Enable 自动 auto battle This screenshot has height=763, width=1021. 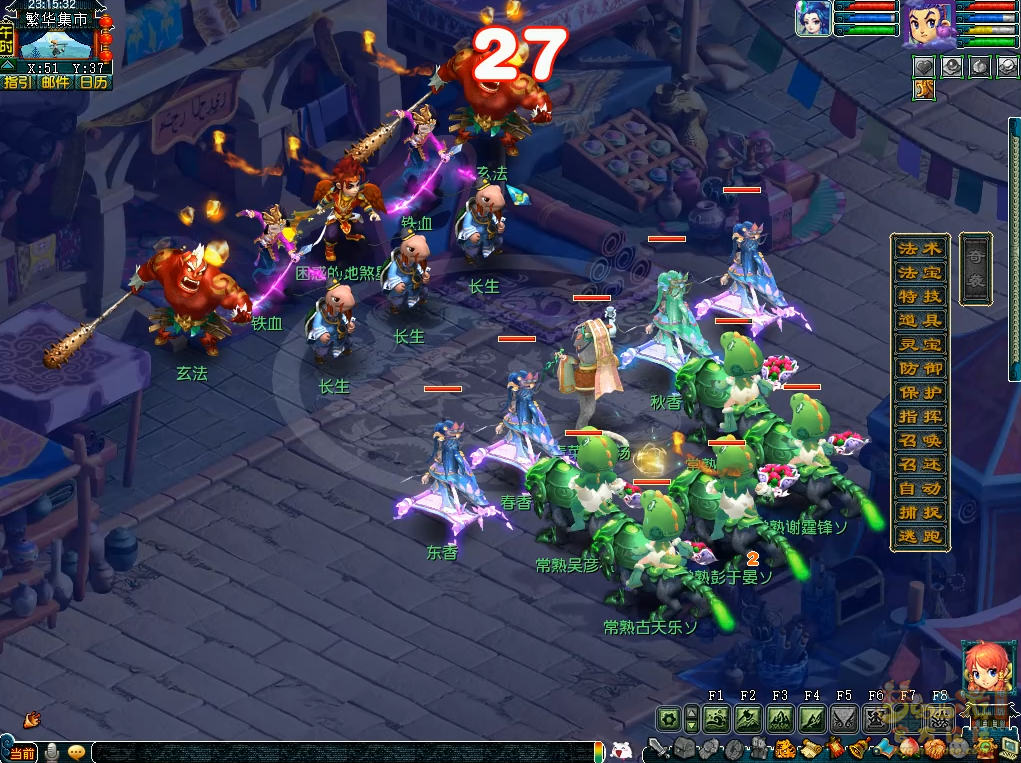(919, 488)
